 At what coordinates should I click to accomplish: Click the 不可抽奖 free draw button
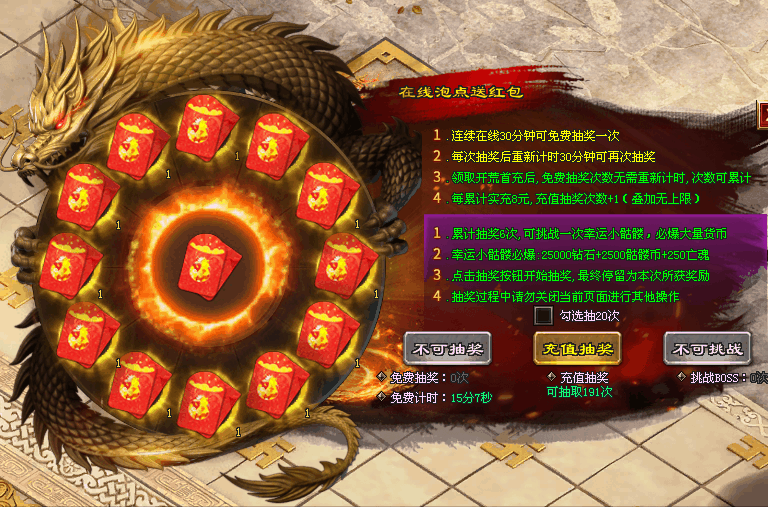[447, 349]
